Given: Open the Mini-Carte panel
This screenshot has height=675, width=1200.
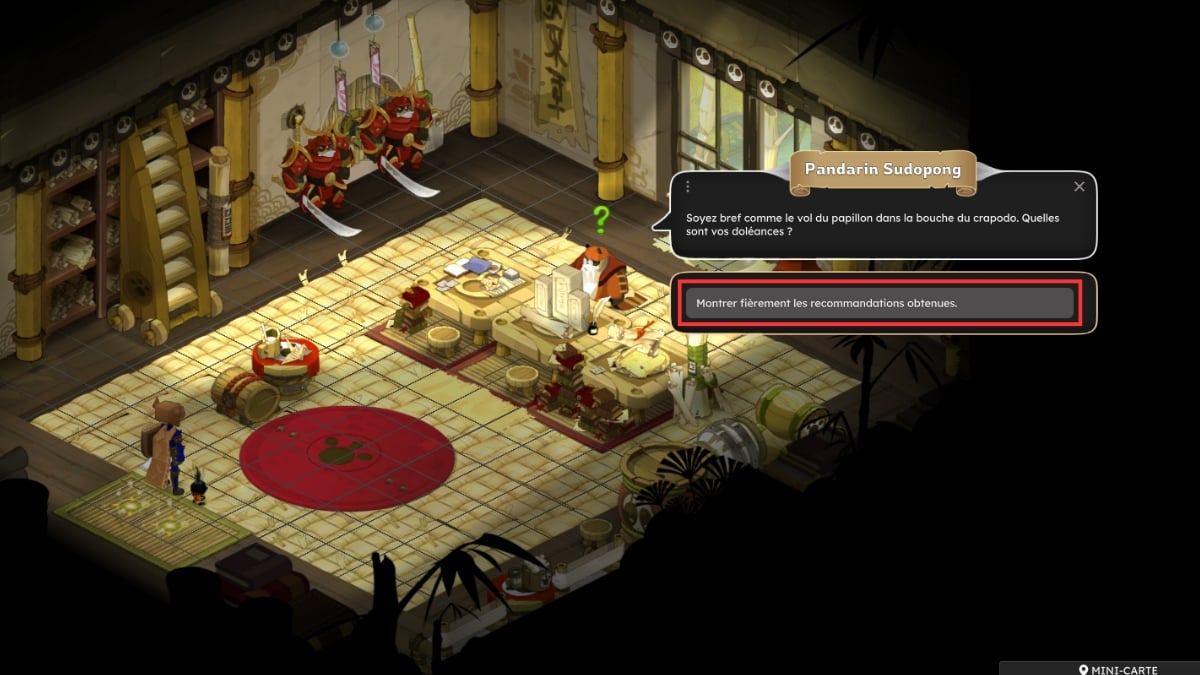Looking at the screenshot, I should pyautogui.click(x=1118, y=668).
